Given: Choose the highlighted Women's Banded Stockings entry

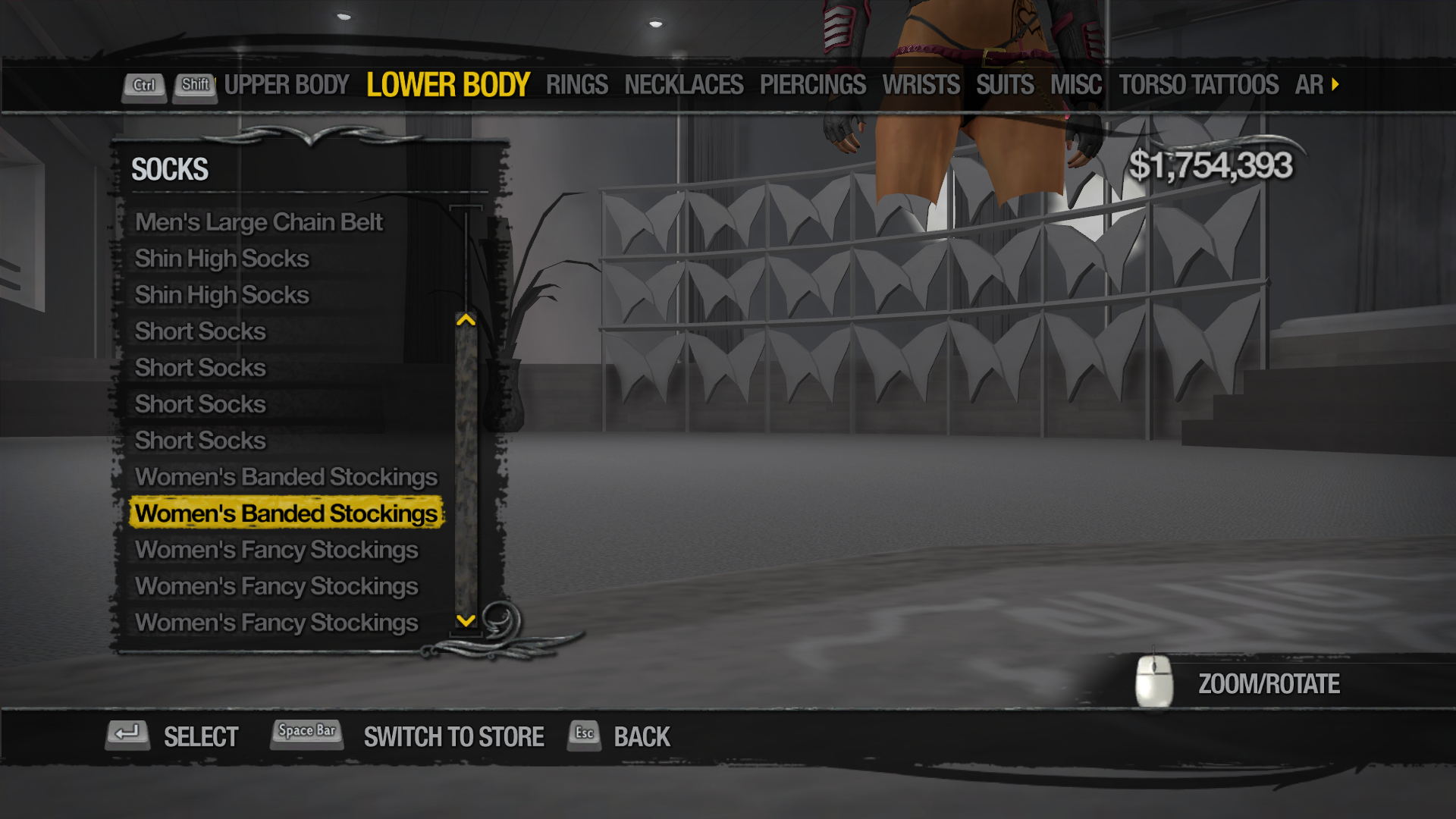Looking at the screenshot, I should [x=286, y=513].
